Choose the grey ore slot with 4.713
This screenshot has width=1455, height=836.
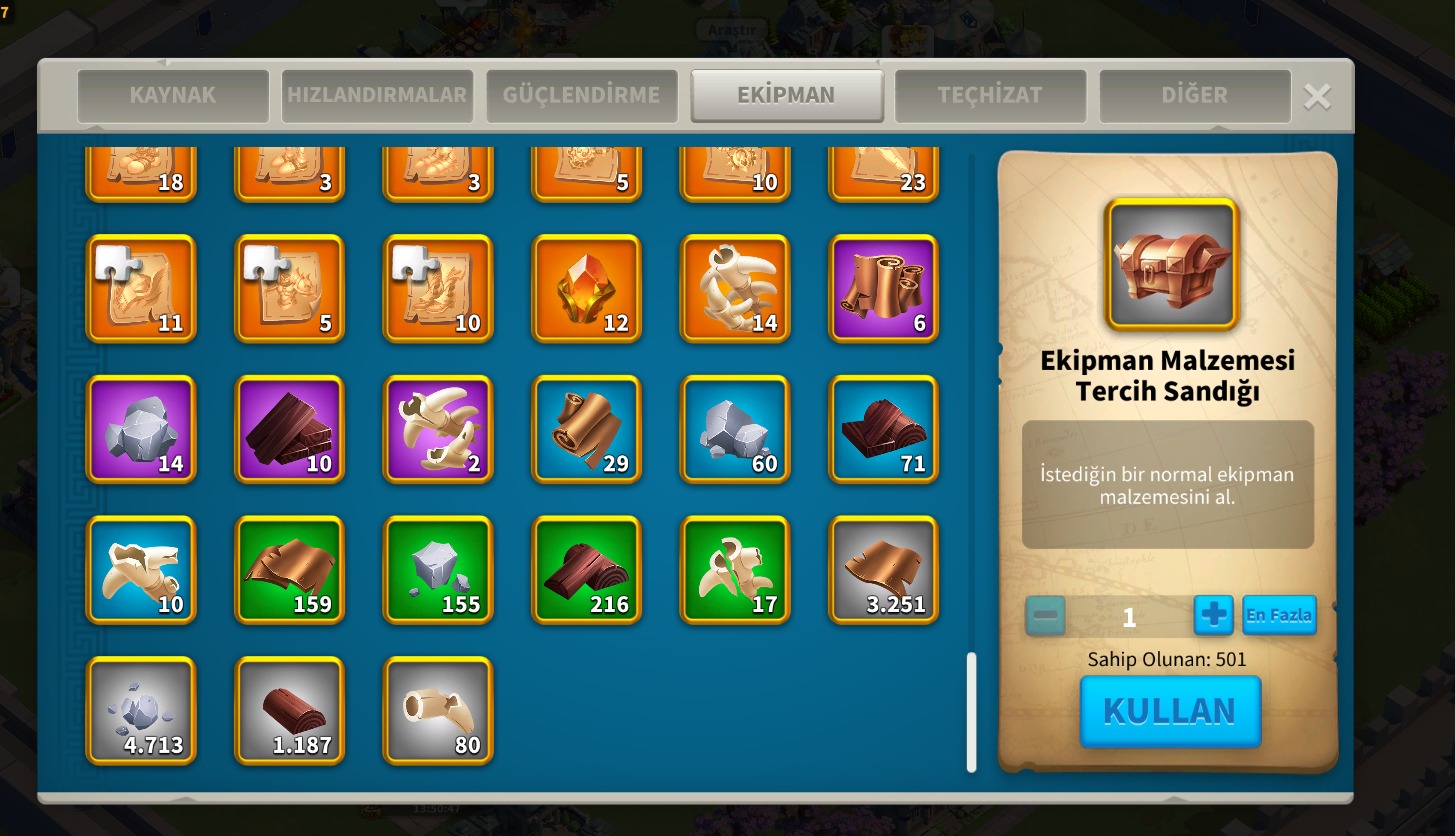[x=141, y=711]
